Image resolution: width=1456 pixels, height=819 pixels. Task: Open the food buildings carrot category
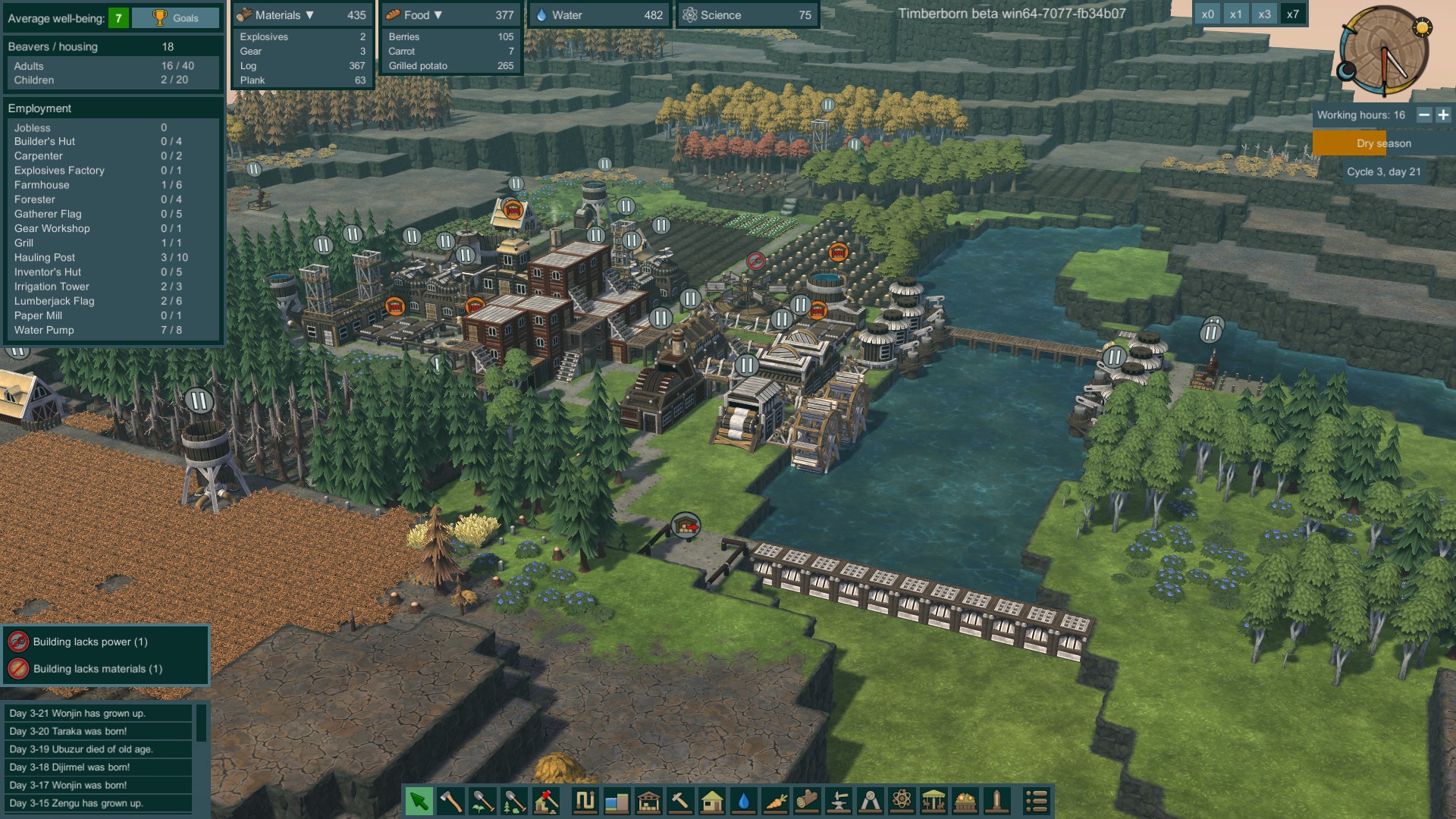coord(776,801)
